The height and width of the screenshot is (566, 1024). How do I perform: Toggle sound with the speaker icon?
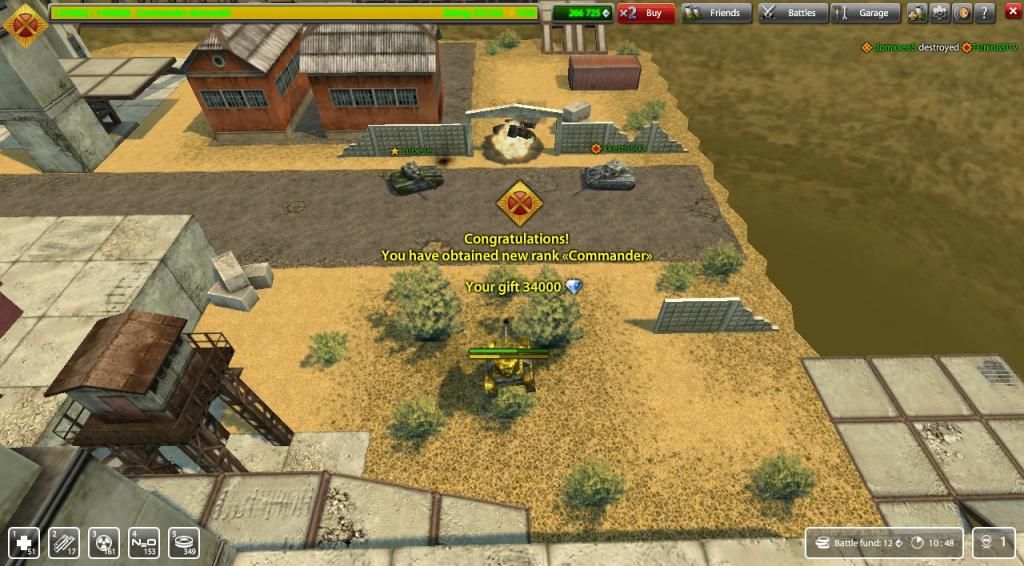click(962, 13)
